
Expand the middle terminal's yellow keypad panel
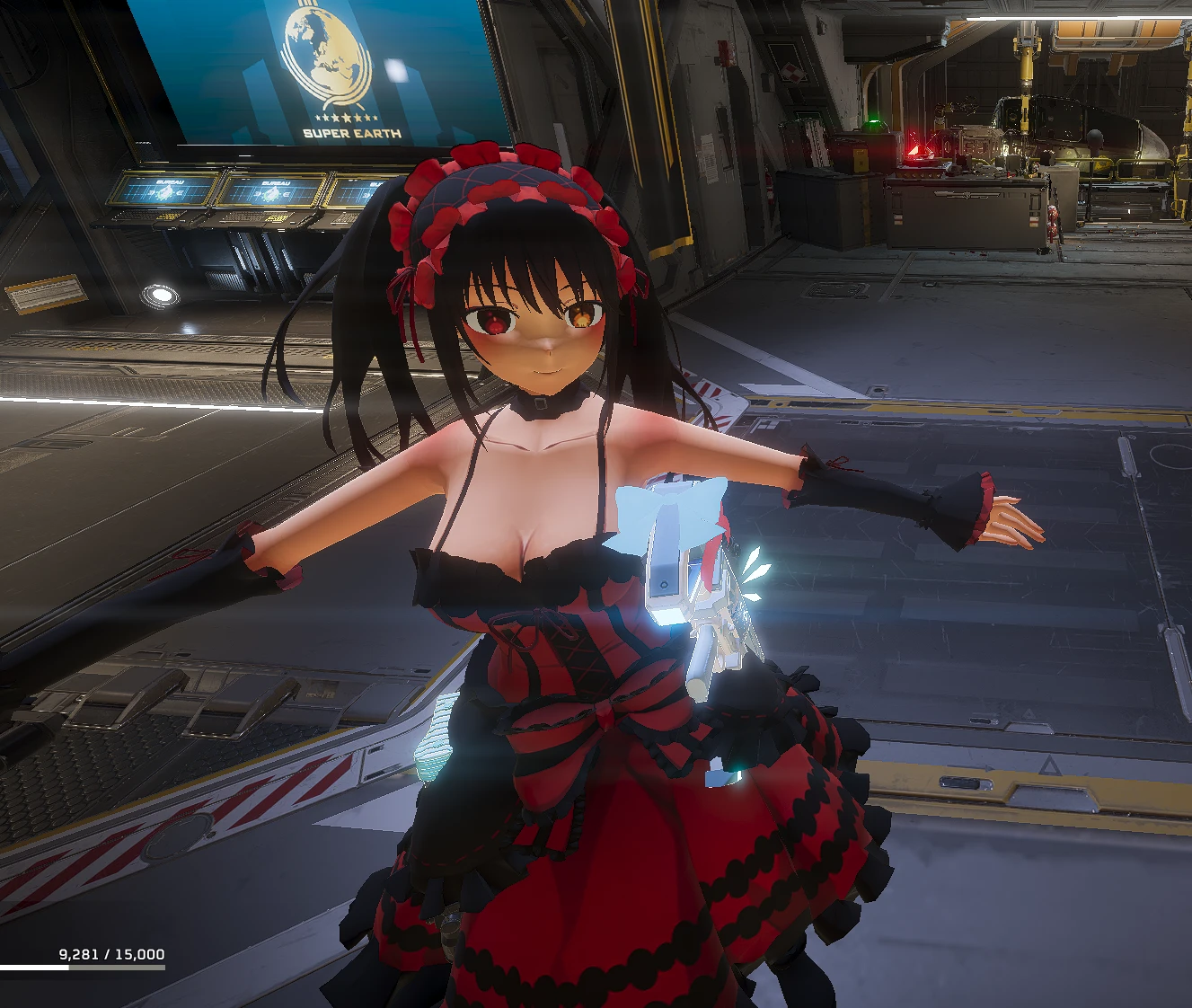pos(277,217)
